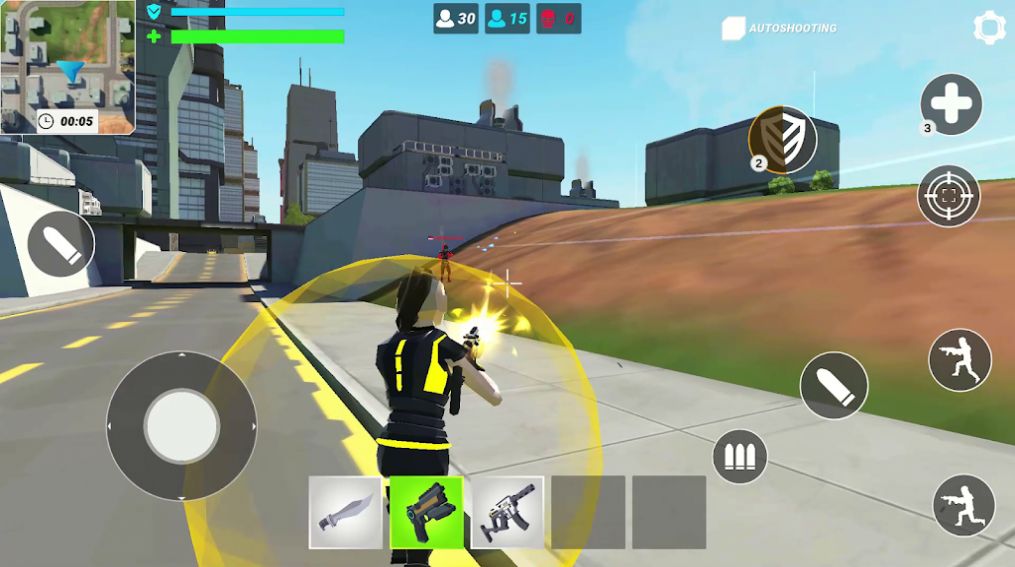Screen dimensions: 1015x567
Task: Switch to the submachine gun slot
Action: [507, 512]
